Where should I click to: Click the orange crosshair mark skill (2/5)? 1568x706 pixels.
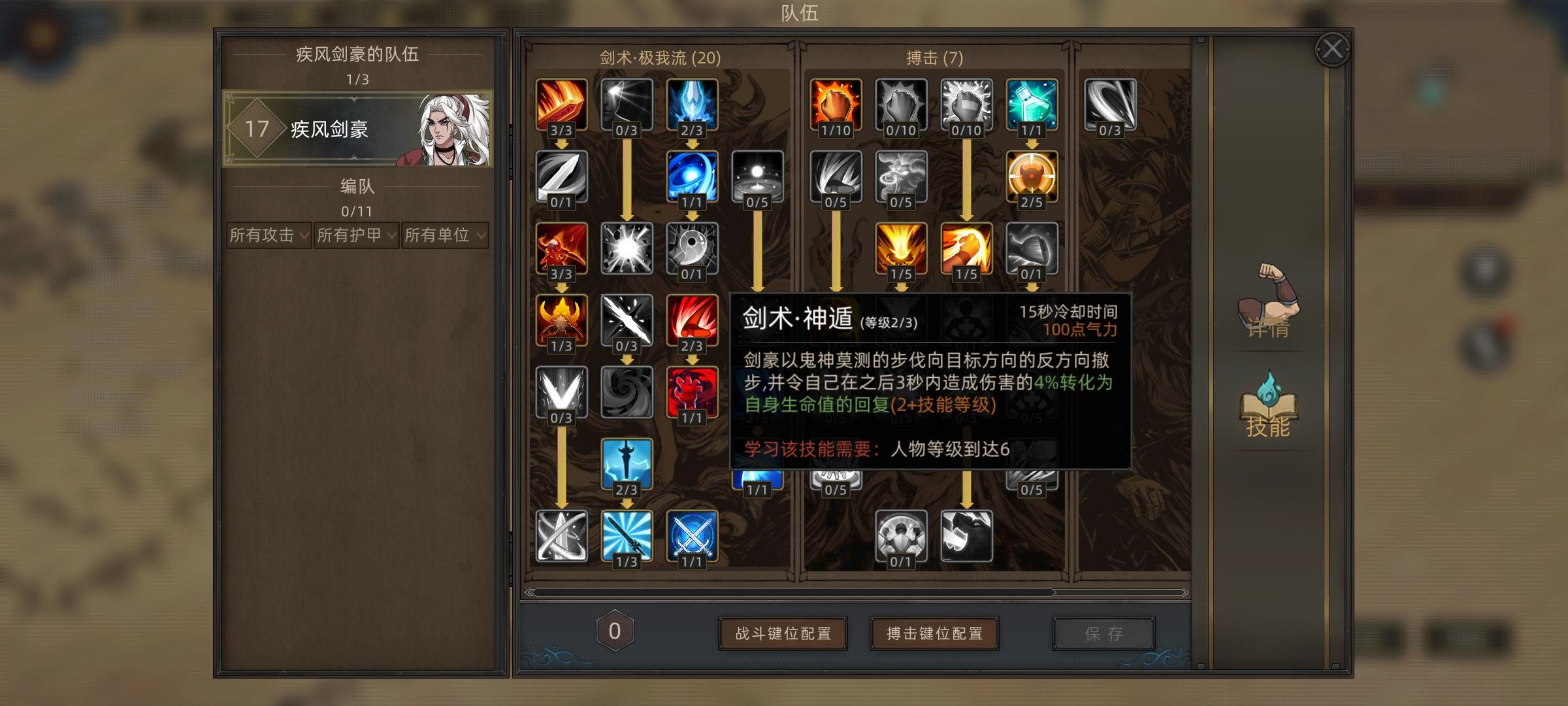1032,178
